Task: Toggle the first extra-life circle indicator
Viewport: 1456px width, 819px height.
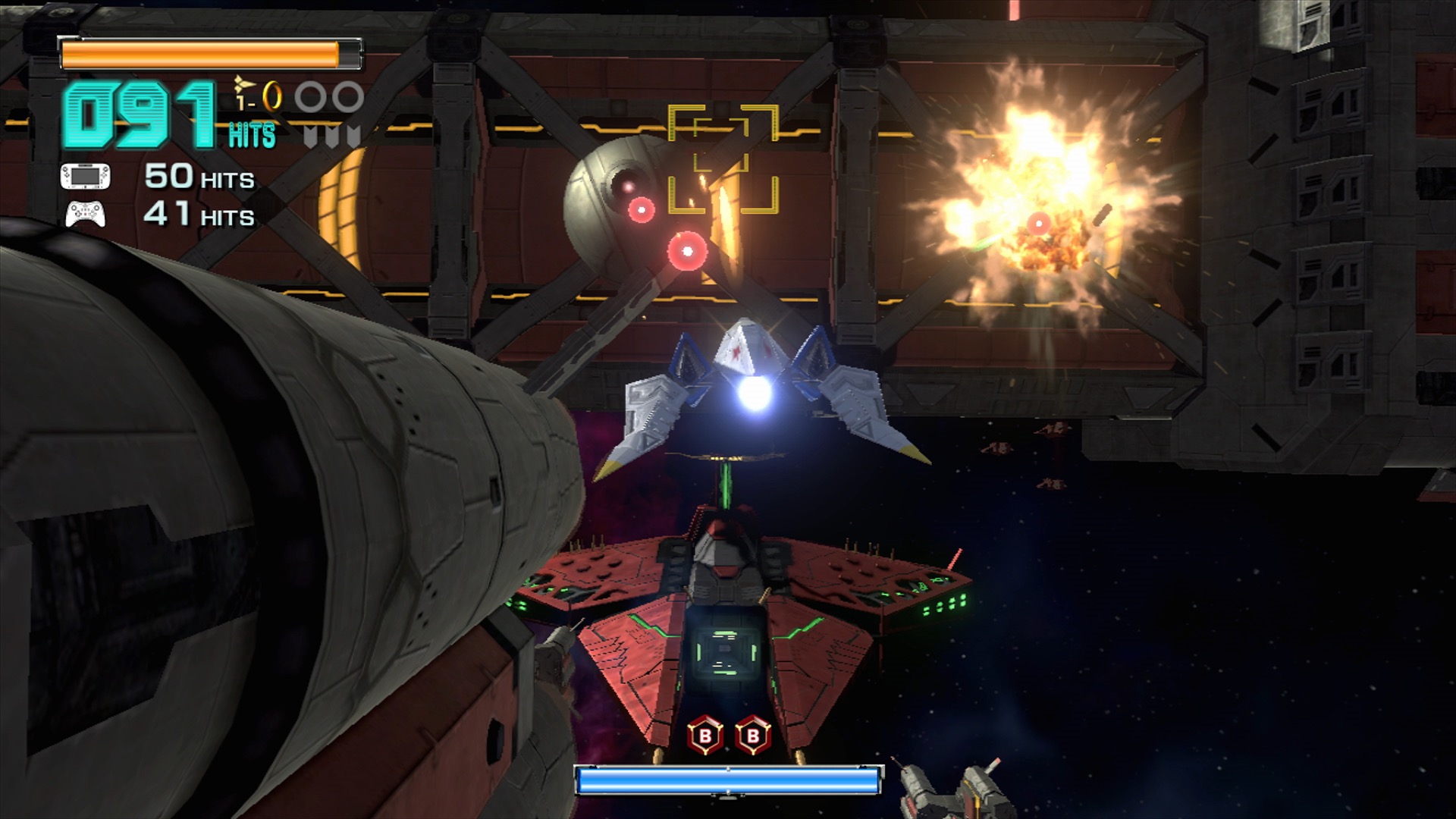Action: pyautogui.click(x=310, y=96)
